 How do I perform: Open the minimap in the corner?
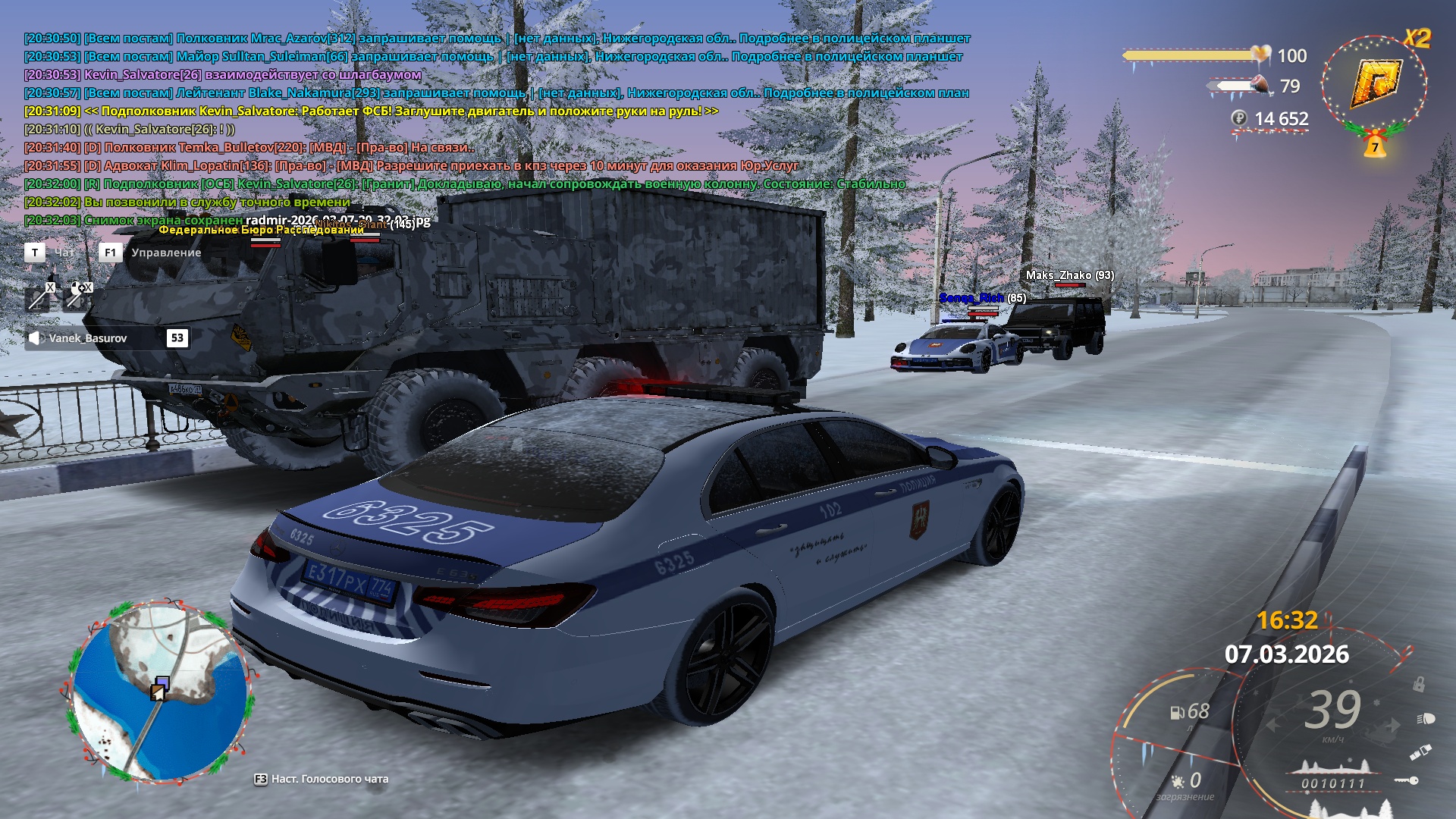click(x=161, y=692)
